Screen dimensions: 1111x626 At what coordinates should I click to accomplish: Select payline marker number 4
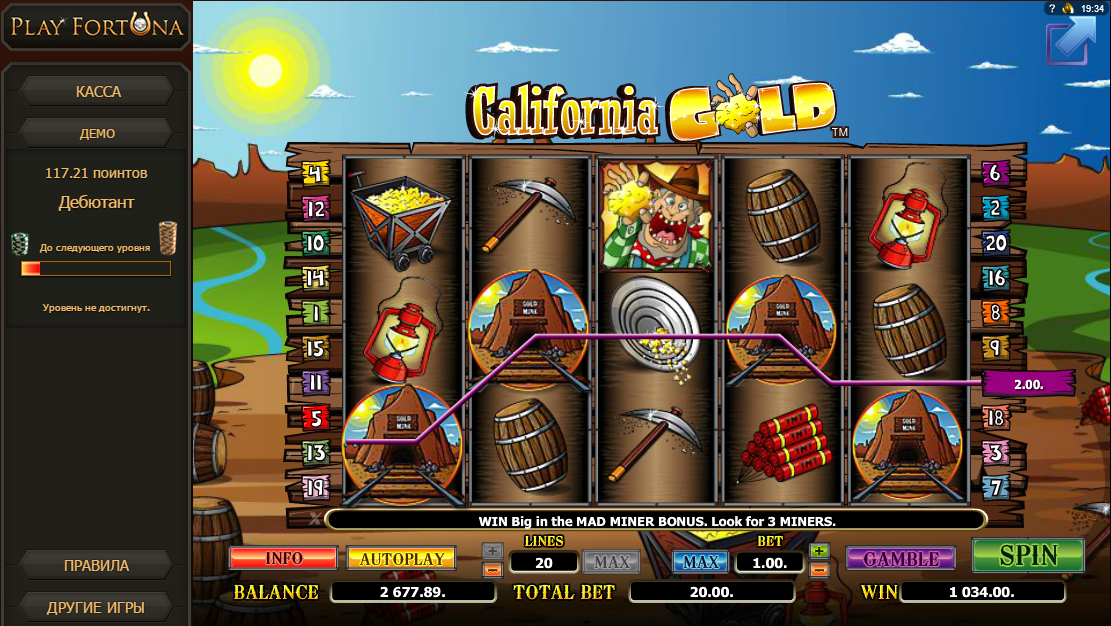click(x=315, y=175)
